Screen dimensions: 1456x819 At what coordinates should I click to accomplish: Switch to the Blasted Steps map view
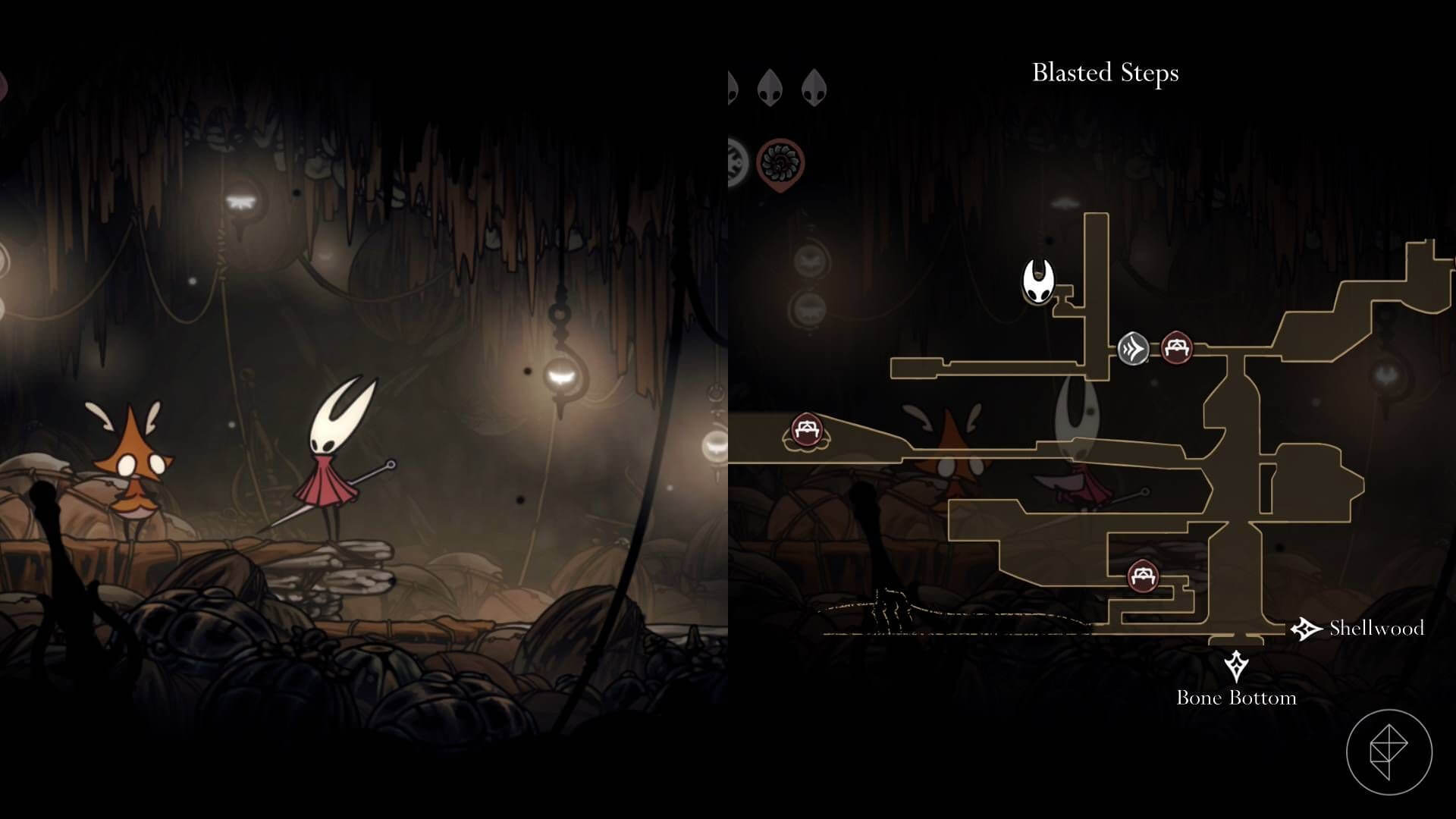[x=1106, y=74]
